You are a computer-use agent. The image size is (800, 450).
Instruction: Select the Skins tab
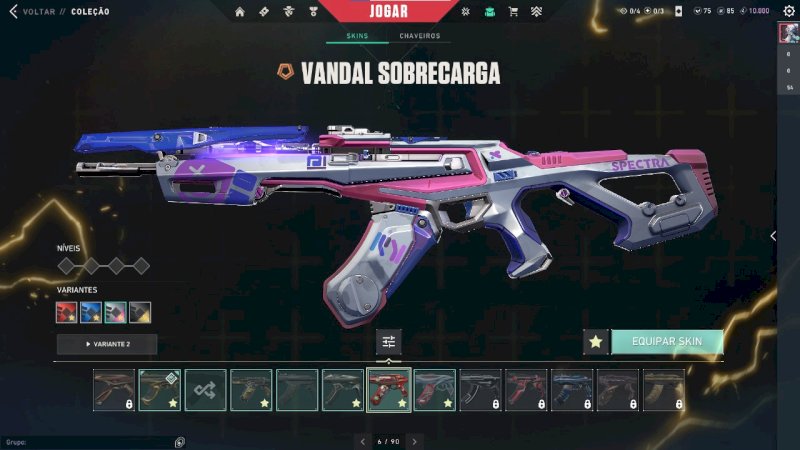(x=357, y=36)
